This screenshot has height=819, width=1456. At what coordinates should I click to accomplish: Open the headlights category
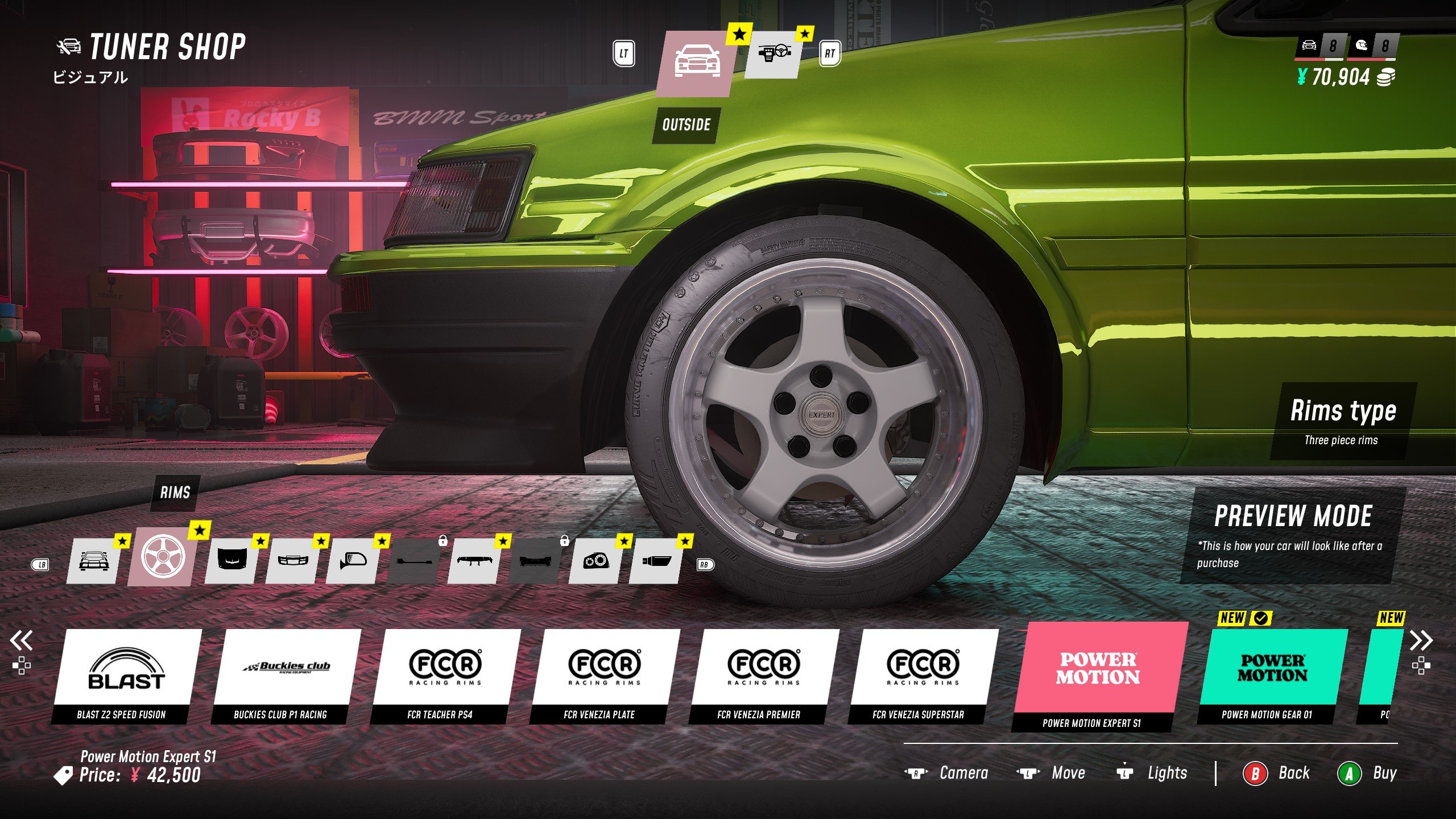click(x=595, y=561)
